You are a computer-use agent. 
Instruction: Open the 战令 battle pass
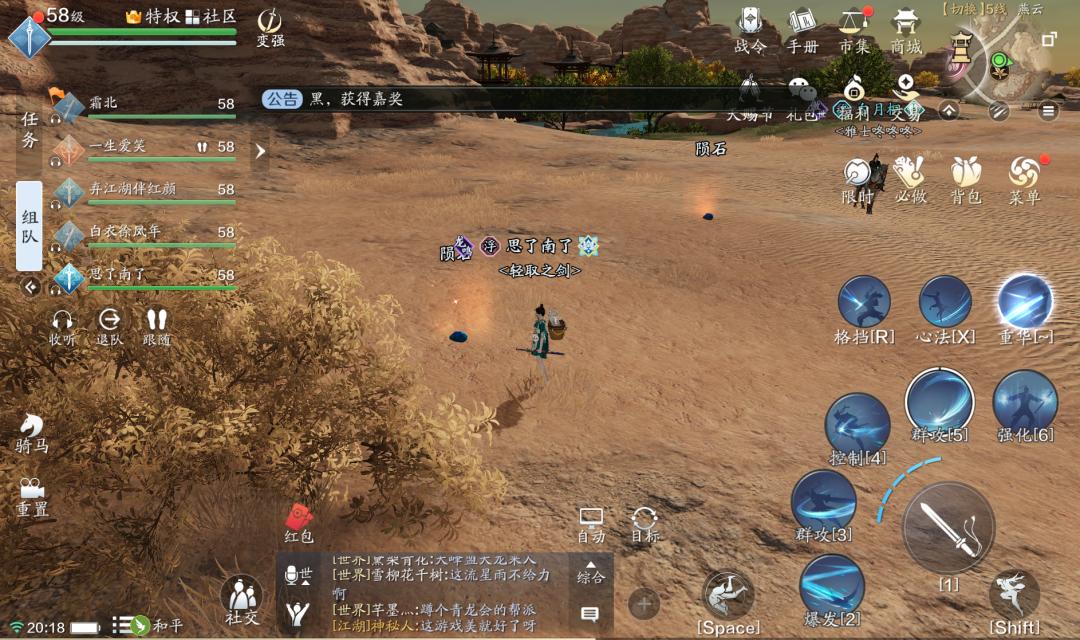tap(750, 28)
